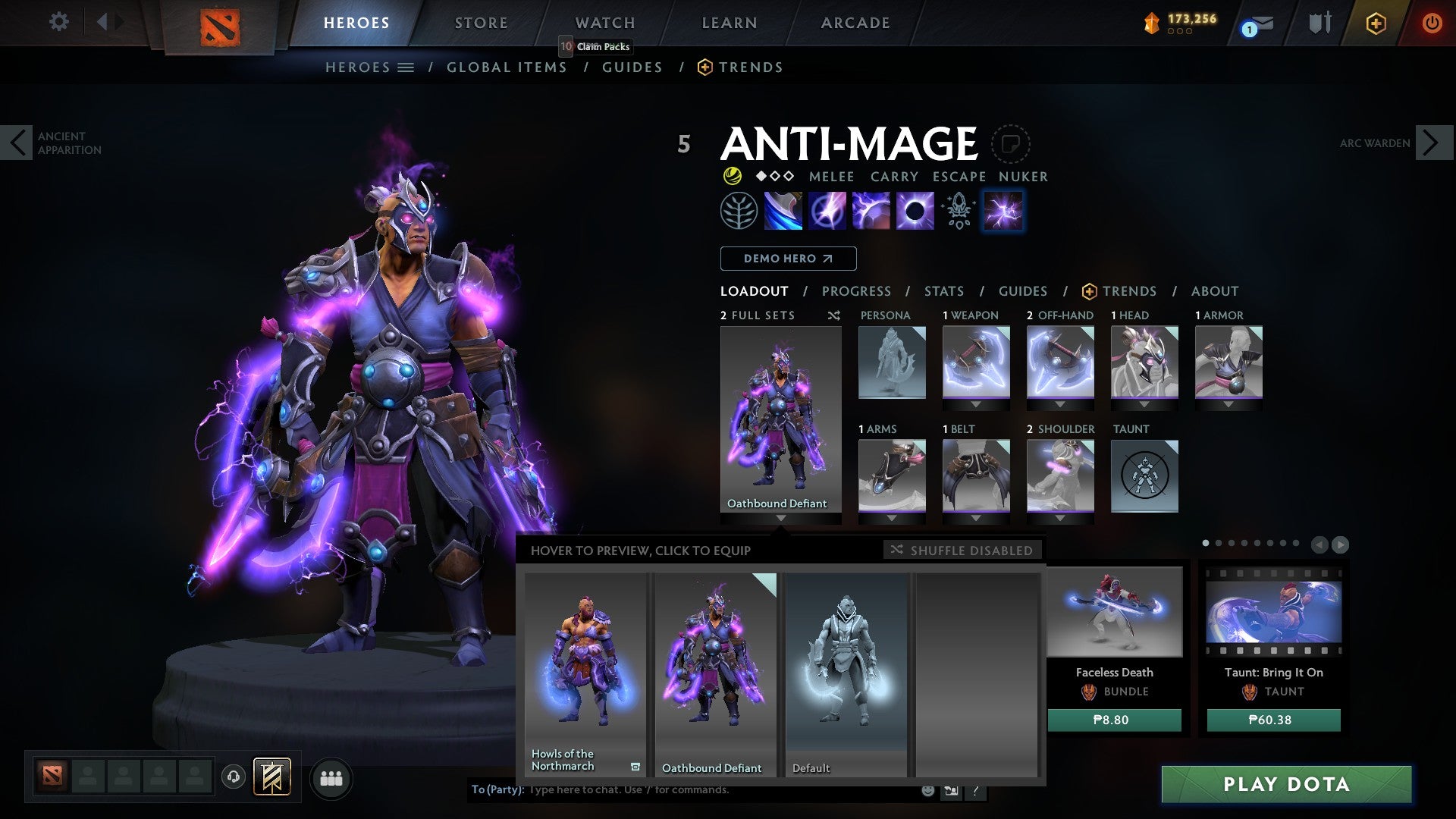Screen dimensions: 1456x819
Task: Expand the Weapon slot dropdown arrow
Action: (975, 404)
